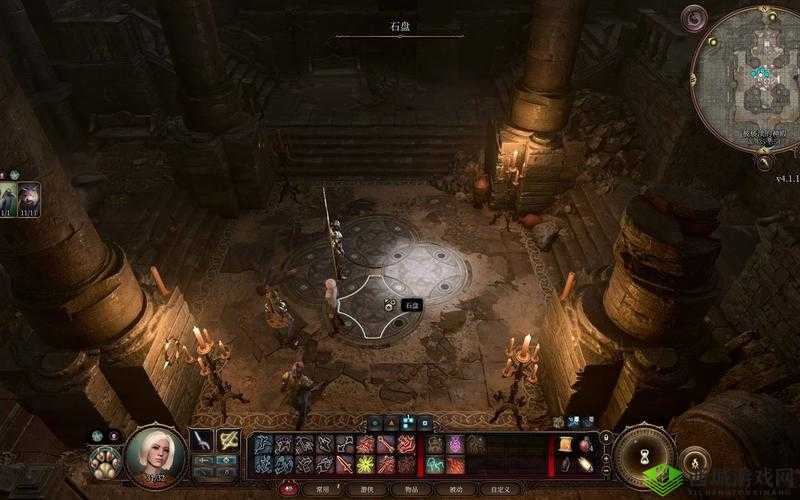Switch to the 自定义 custom tab
This screenshot has width=800, height=500.
point(500,489)
